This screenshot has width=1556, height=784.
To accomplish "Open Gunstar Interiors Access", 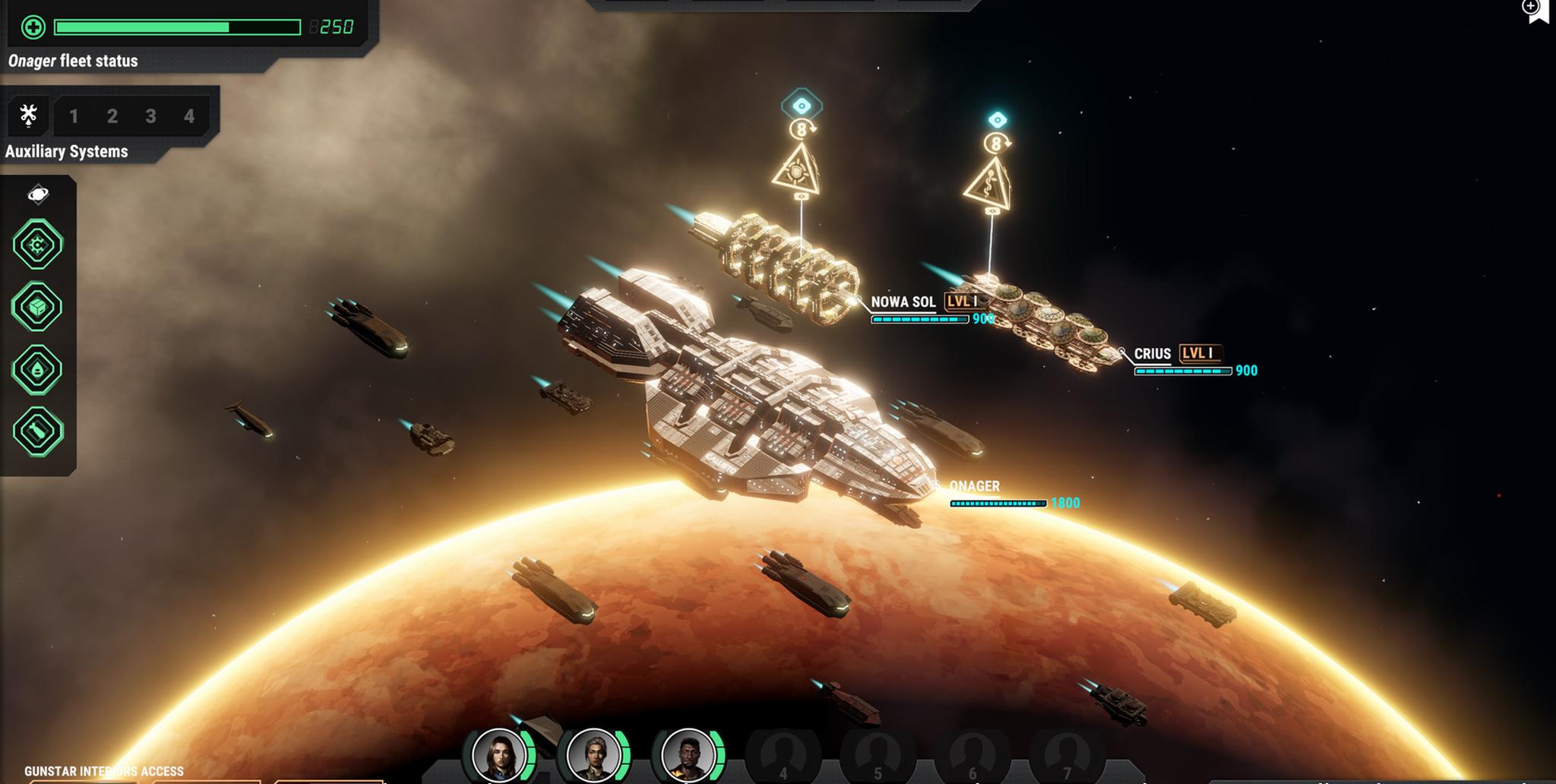I will point(104,771).
